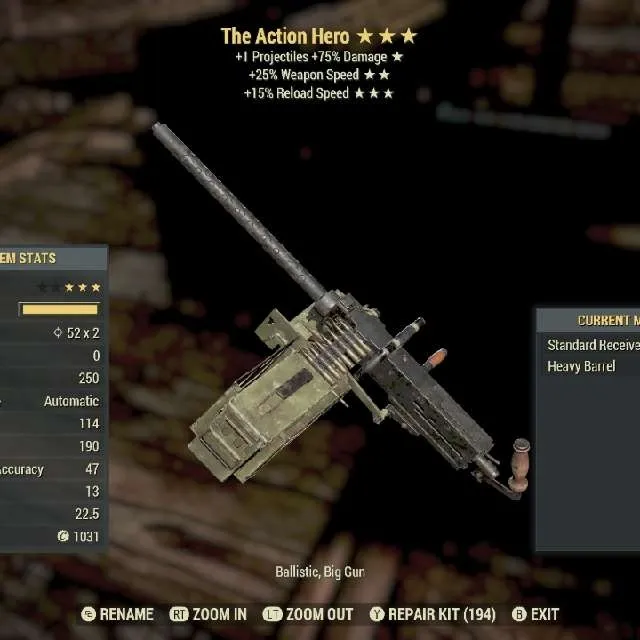Select the Zoom Out option

click(308, 614)
